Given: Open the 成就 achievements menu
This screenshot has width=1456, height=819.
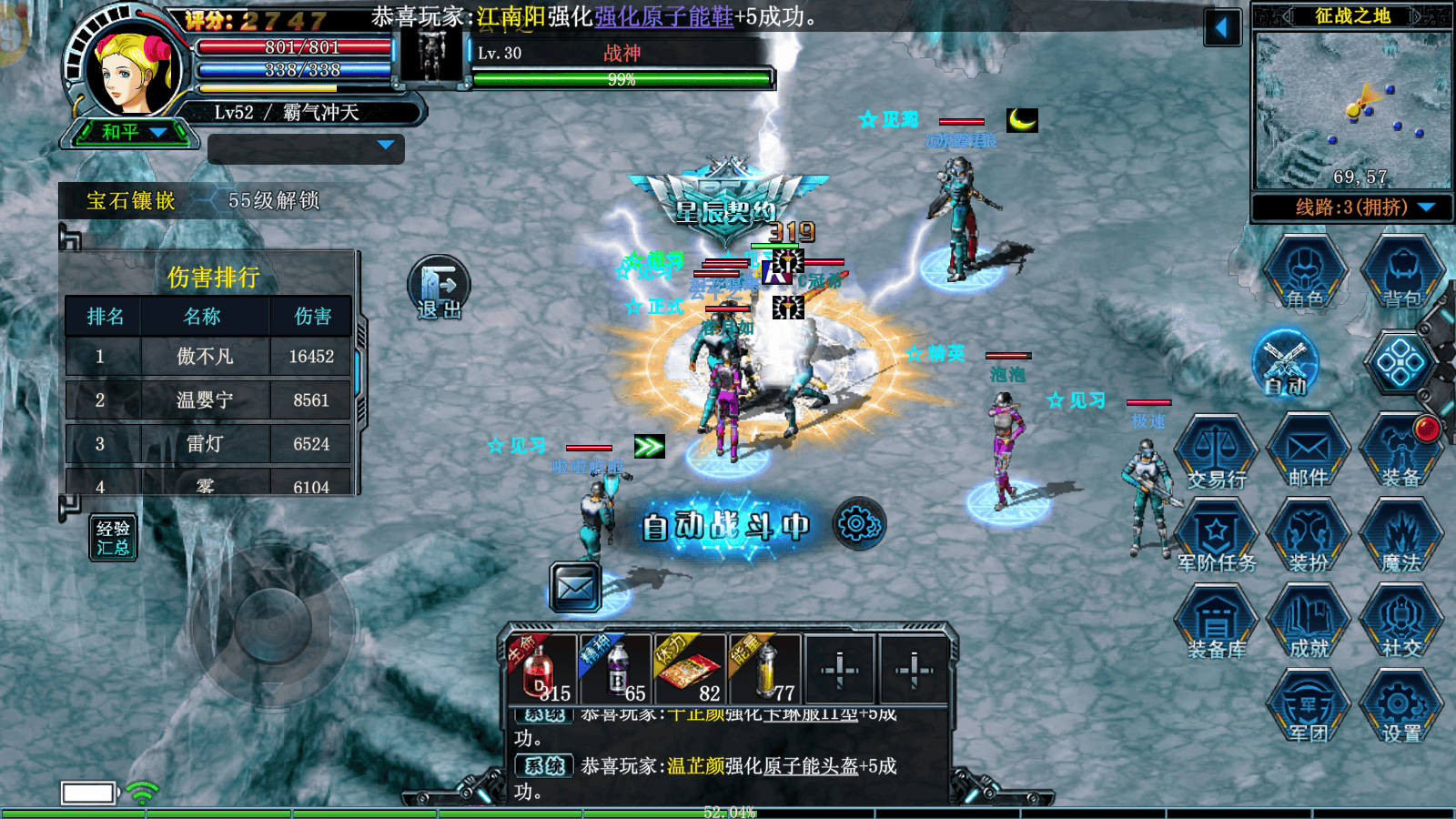Looking at the screenshot, I should click(1308, 623).
